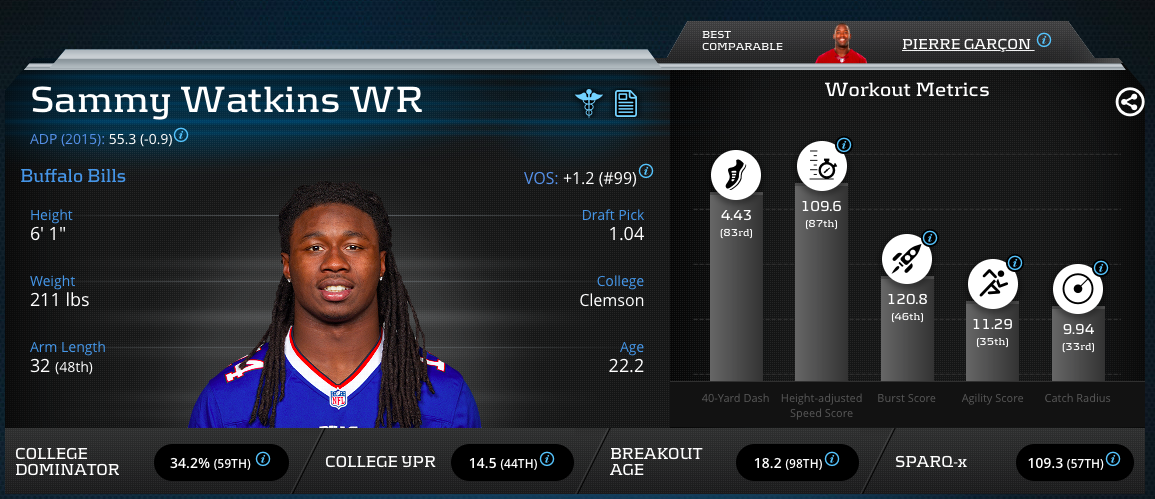Show info for ADP (2015)
Image resolution: width=1155 pixels, height=499 pixels.
[x=182, y=136]
